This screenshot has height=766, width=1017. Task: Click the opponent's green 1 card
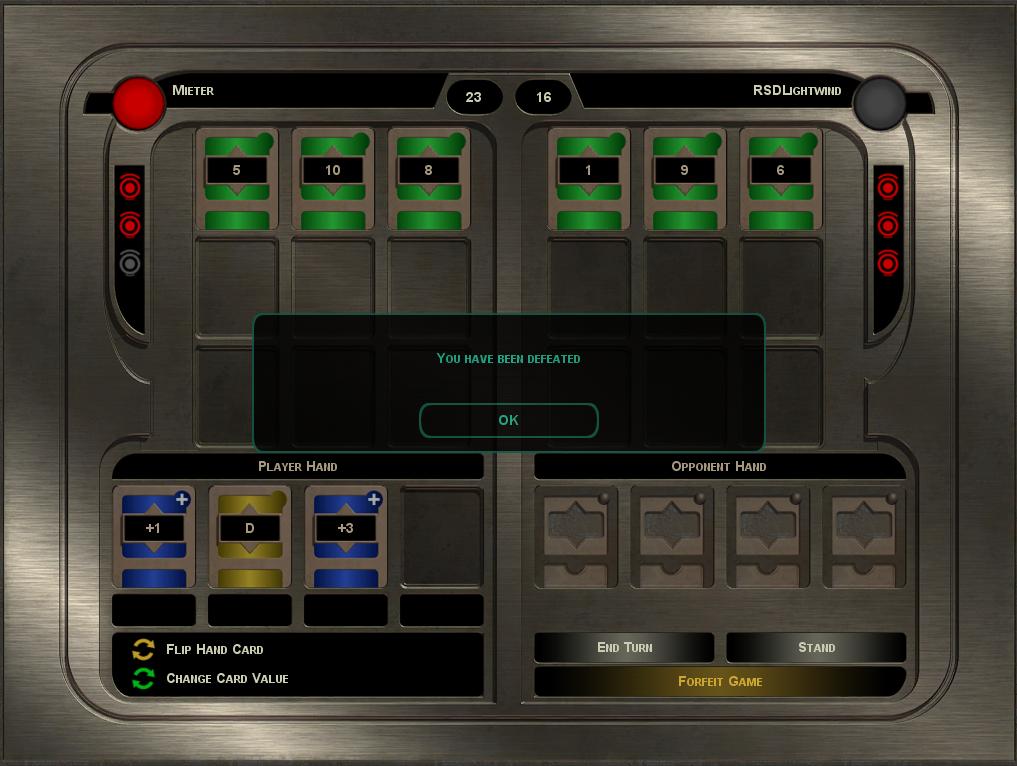click(x=588, y=178)
